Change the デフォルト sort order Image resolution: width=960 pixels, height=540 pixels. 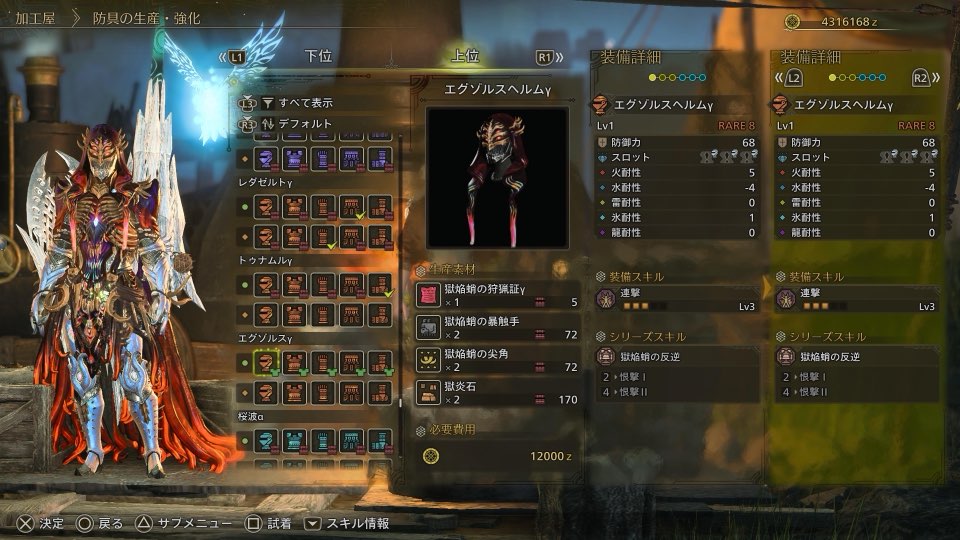pyautogui.click(x=307, y=124)
